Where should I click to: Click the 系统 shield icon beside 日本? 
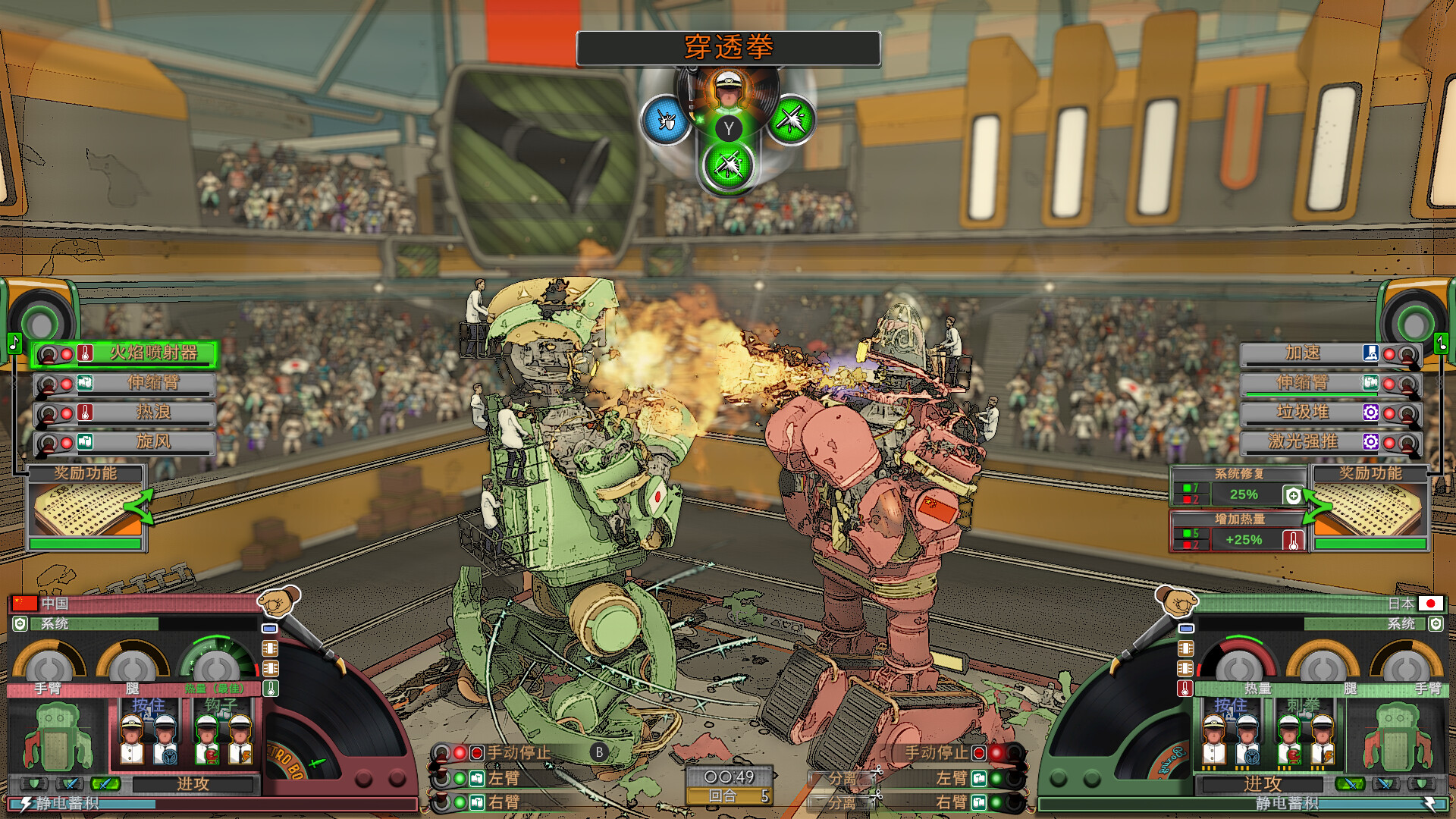point(1436,624)
